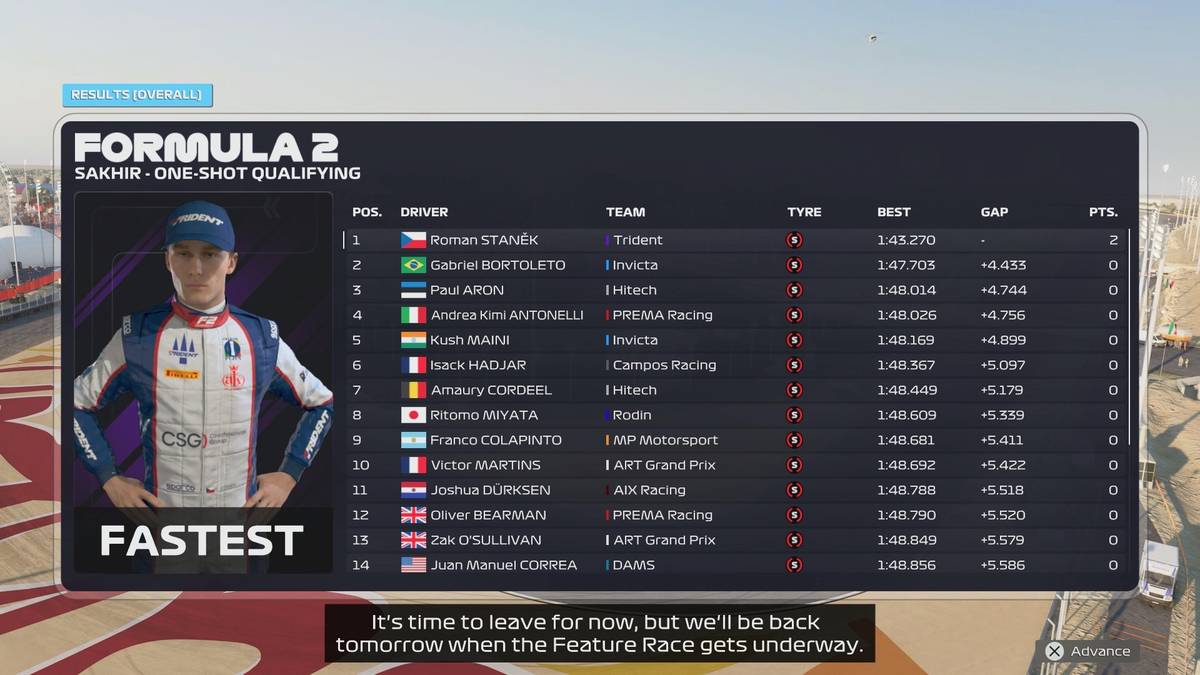Select Roman Staněk's first-place row
1200x675 pixels.
coord(735,240)
